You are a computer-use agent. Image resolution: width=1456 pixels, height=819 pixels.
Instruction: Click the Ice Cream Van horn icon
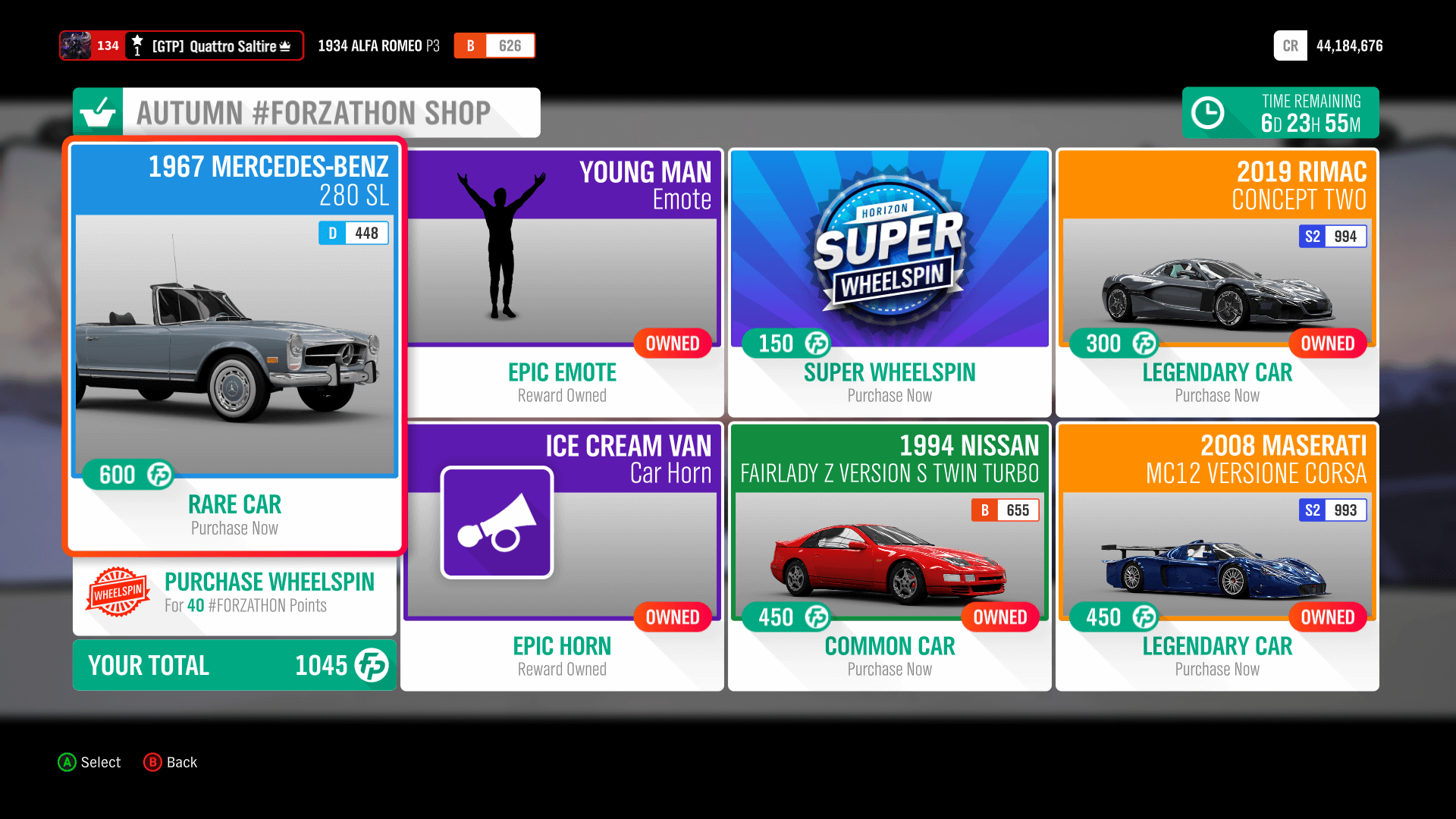tap(497, 522)
